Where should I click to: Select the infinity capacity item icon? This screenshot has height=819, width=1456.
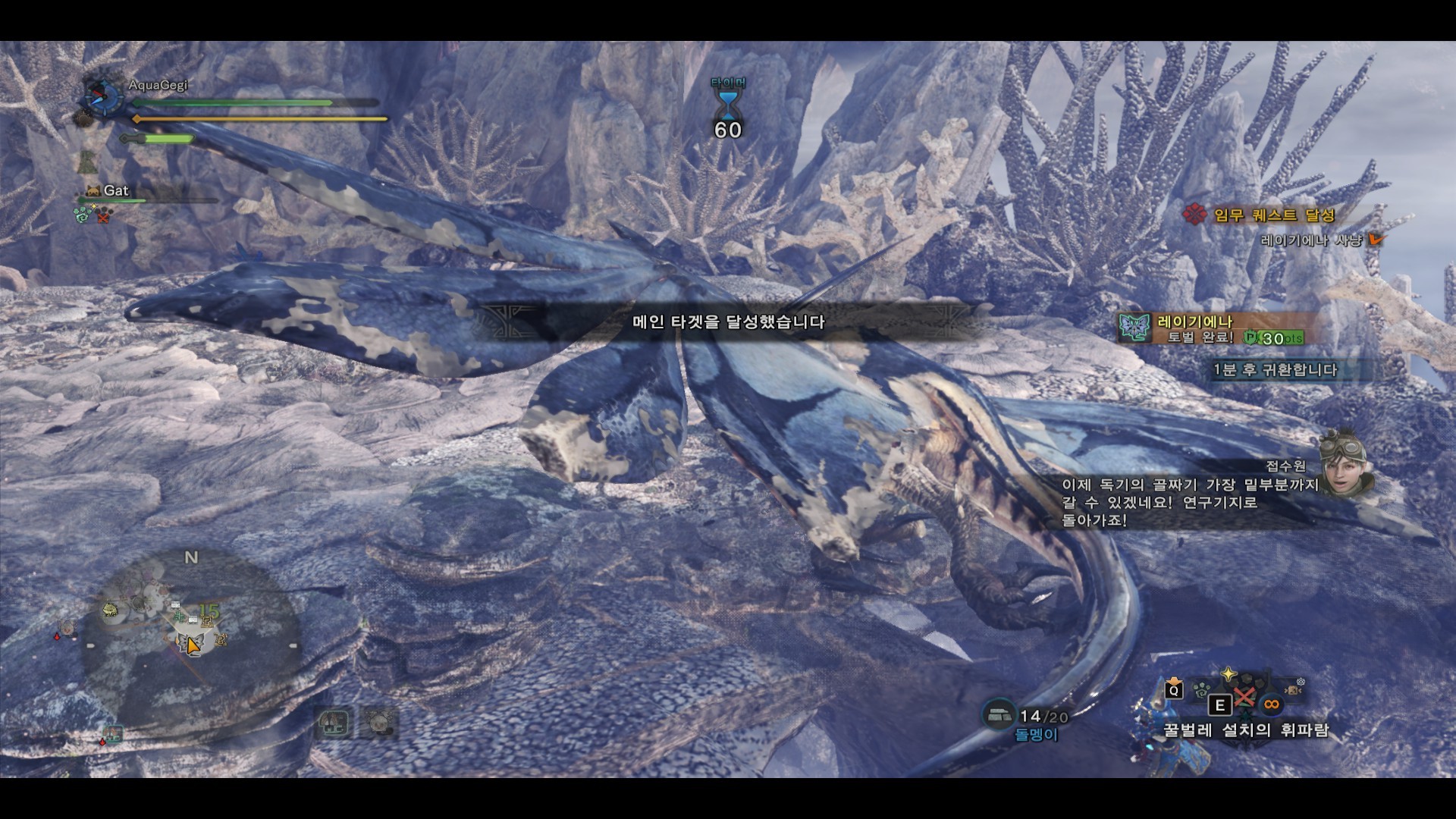coord(1272,704)
